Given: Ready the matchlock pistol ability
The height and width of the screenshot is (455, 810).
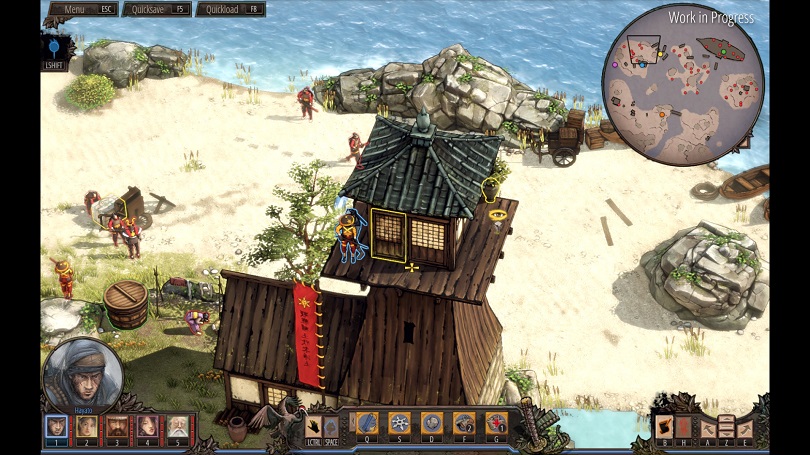Looking at the screenshot, I should pos(463,423).
